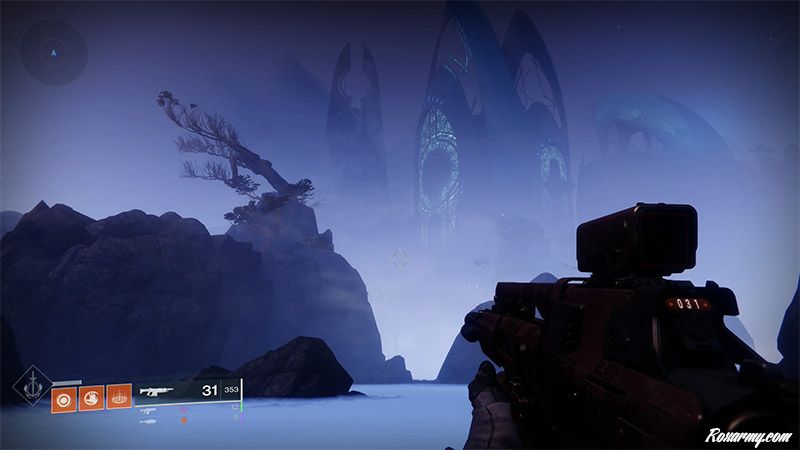Screen dimensions: 800x450
Task: Switch to the second weapon below equipped
Action: click(150, 410)
